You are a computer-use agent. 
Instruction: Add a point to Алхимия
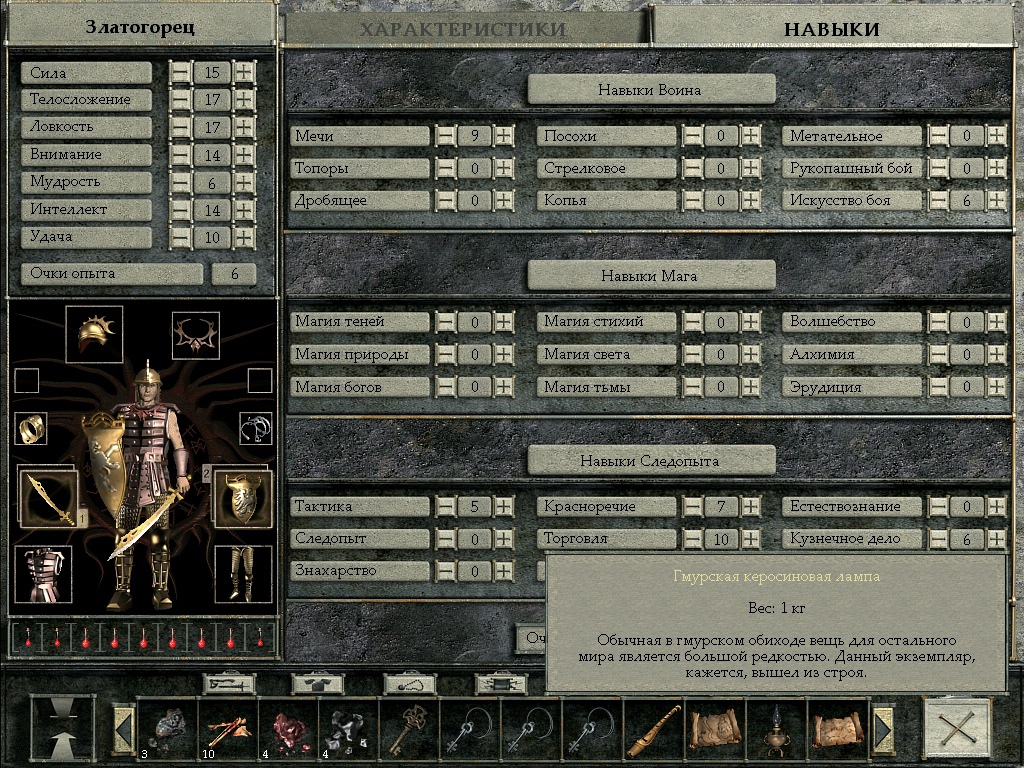point(997,355)
